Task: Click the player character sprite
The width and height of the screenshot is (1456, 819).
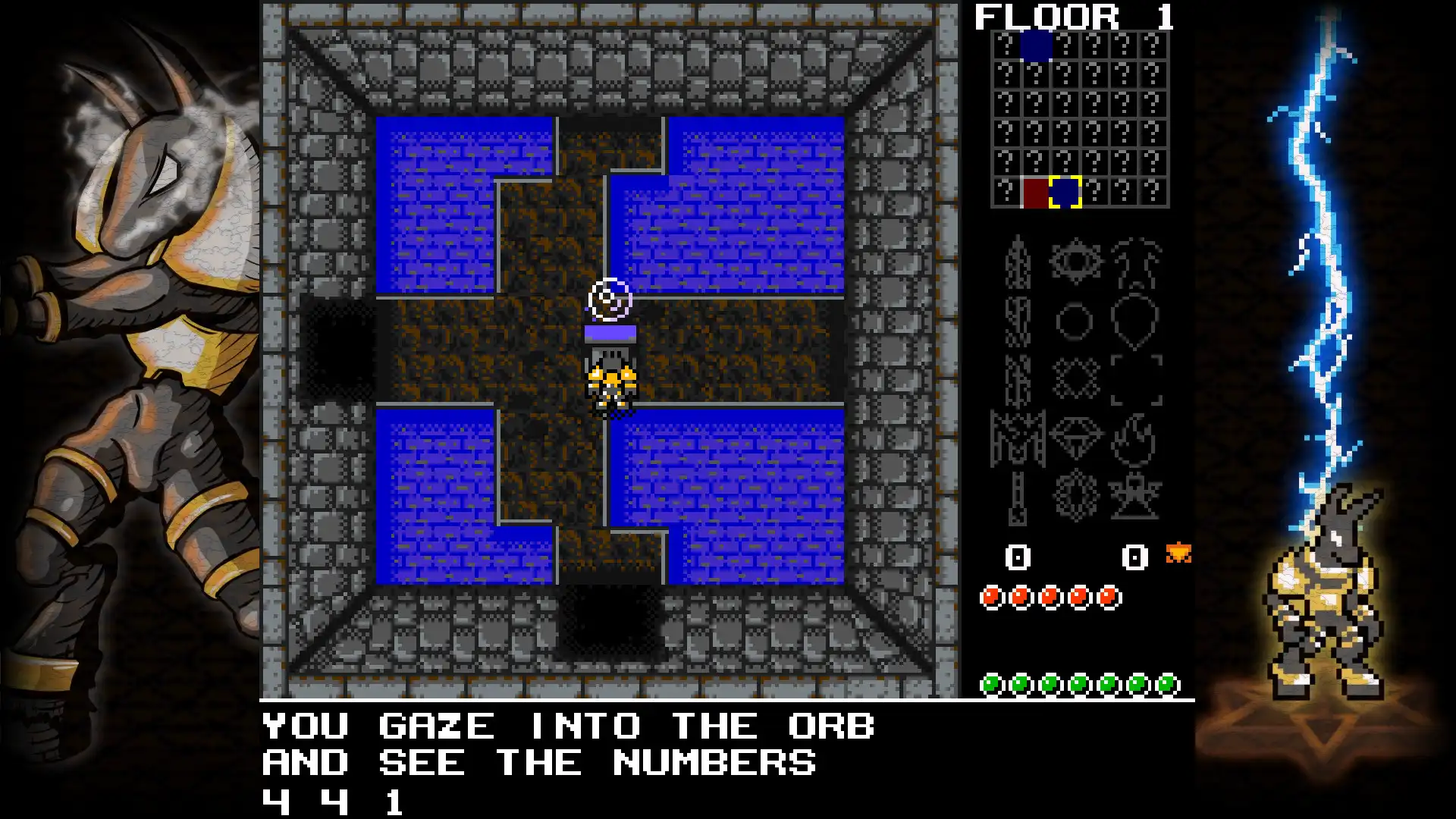Action: (609, 383)
